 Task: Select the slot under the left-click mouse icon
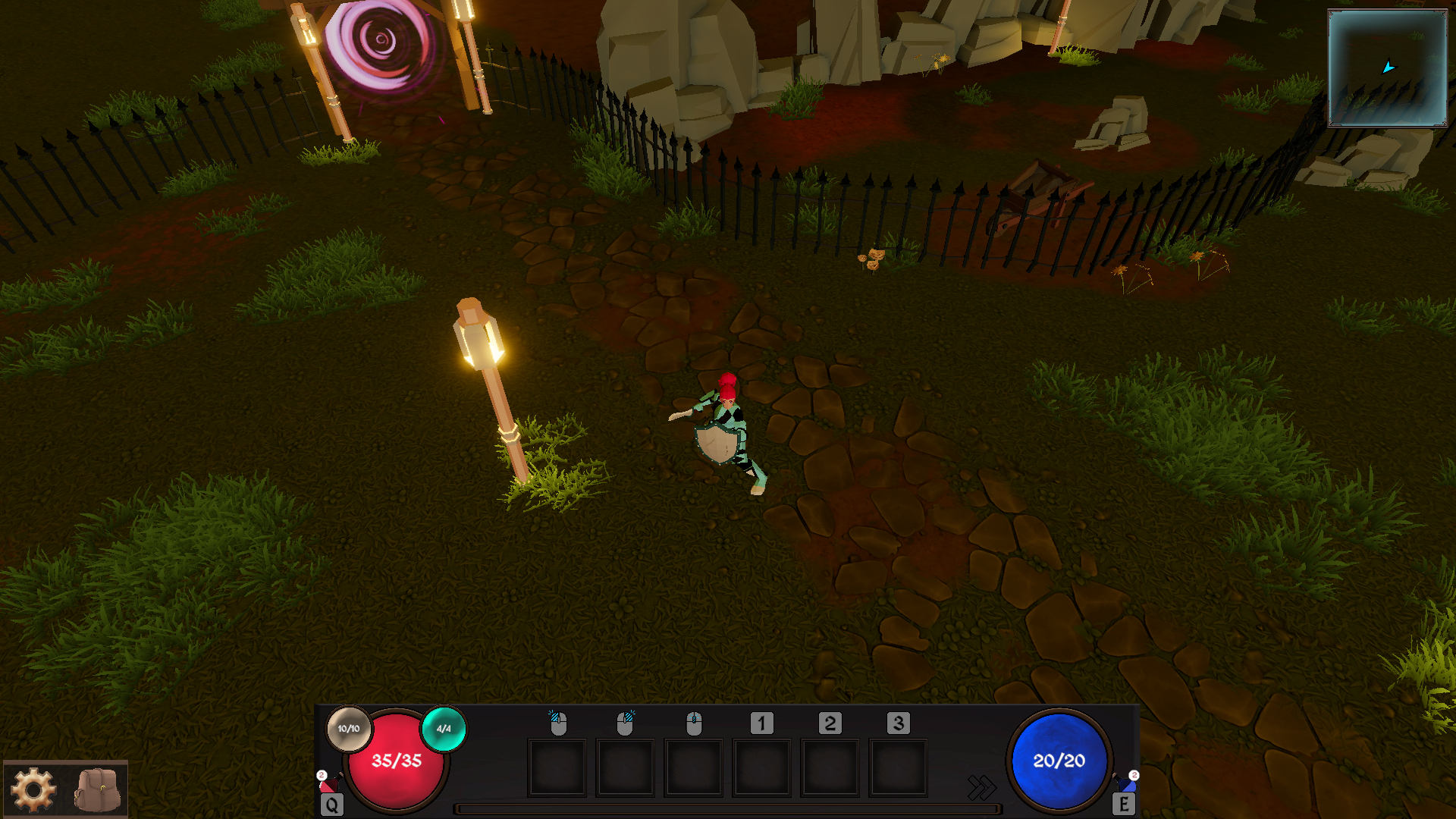(557, 768)
